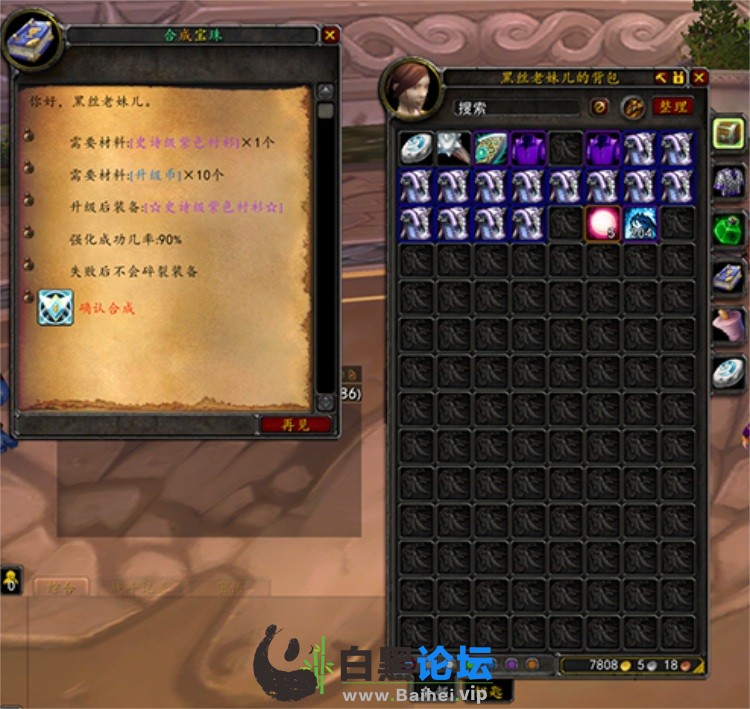The height and width of the screenshot is (709, 750).
Task: Select the blue wolf item stack of 204
Action: point(640,223)
